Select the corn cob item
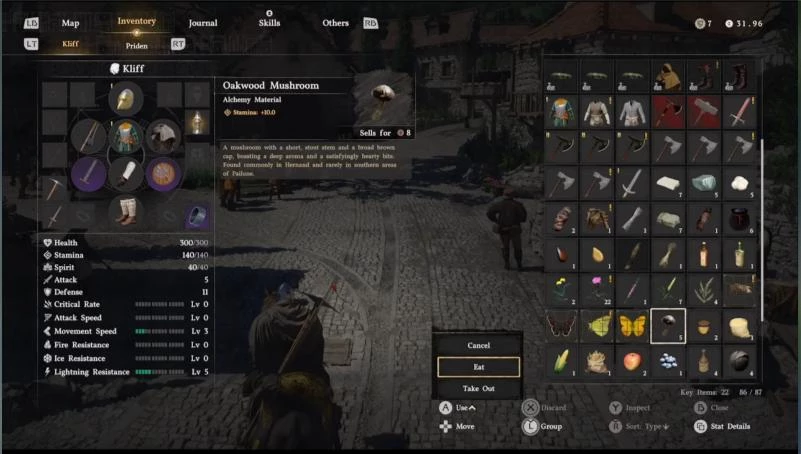Viewport: 801px width, 454px height. (x=563, y=360)
